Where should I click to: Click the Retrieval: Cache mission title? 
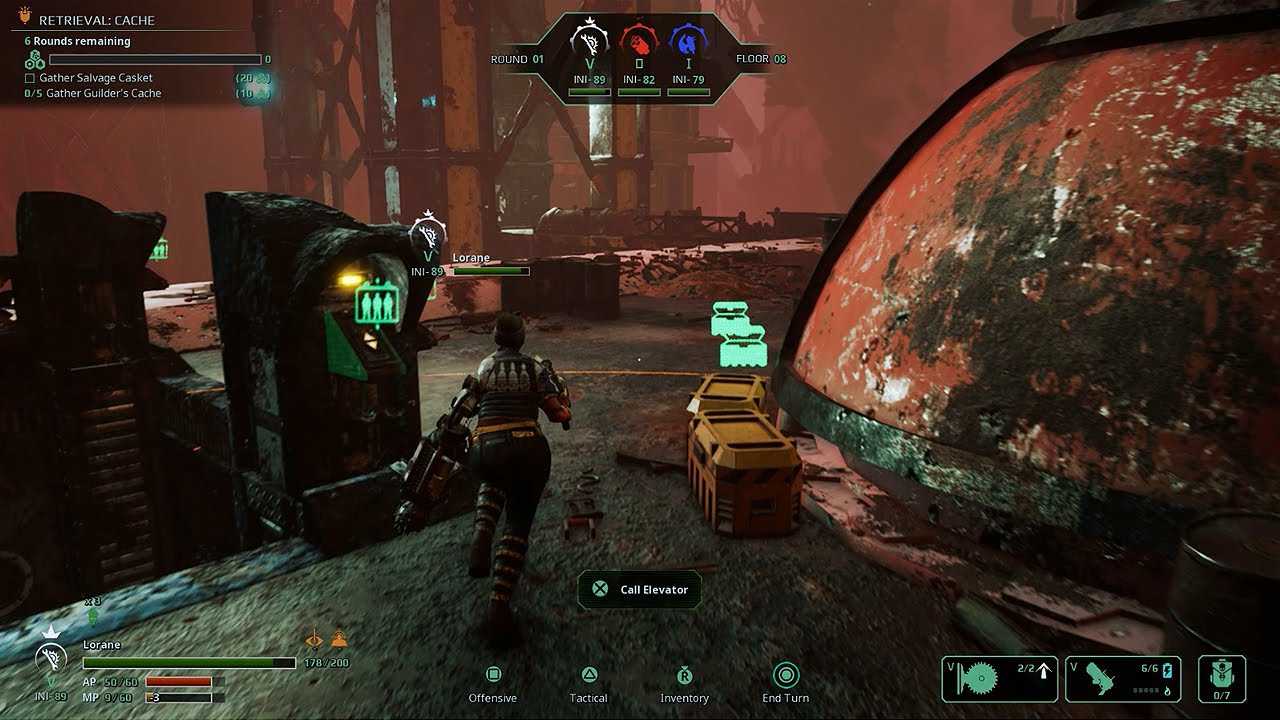click(x=96, y=20)
